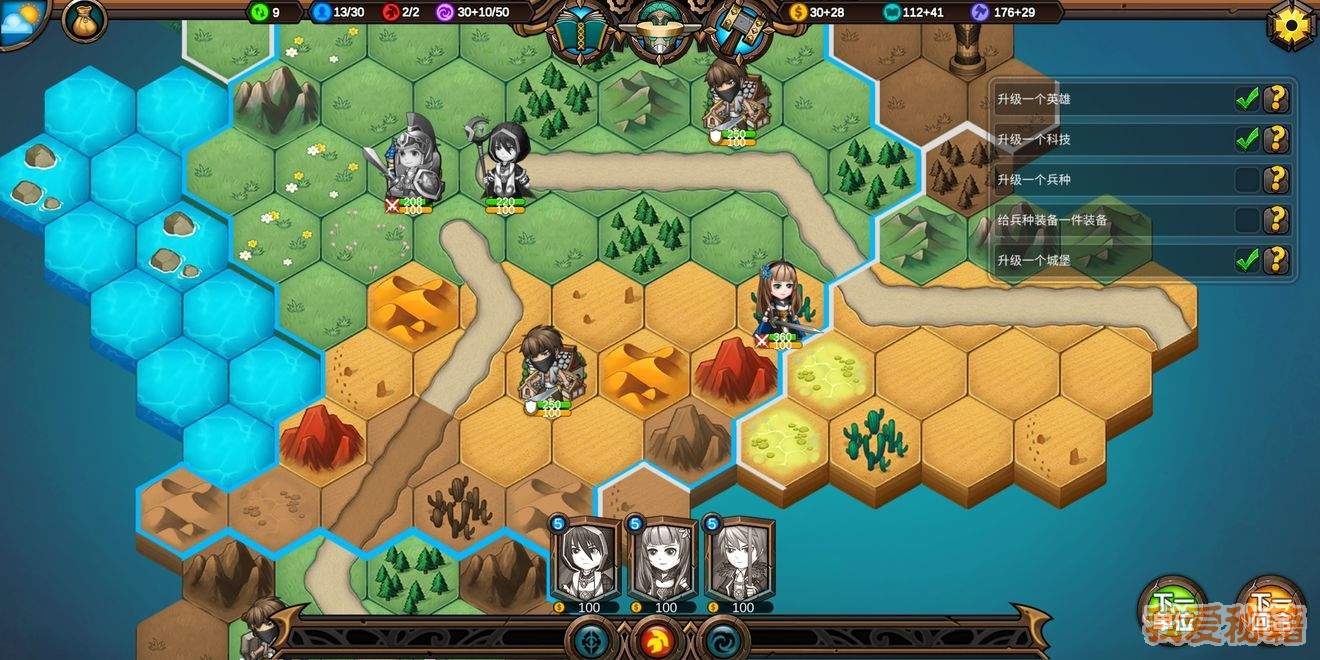Image resolution: width=1320 pixels, height=660 pixels.
Task: Open the money bag icon
Action: (84, 20)
